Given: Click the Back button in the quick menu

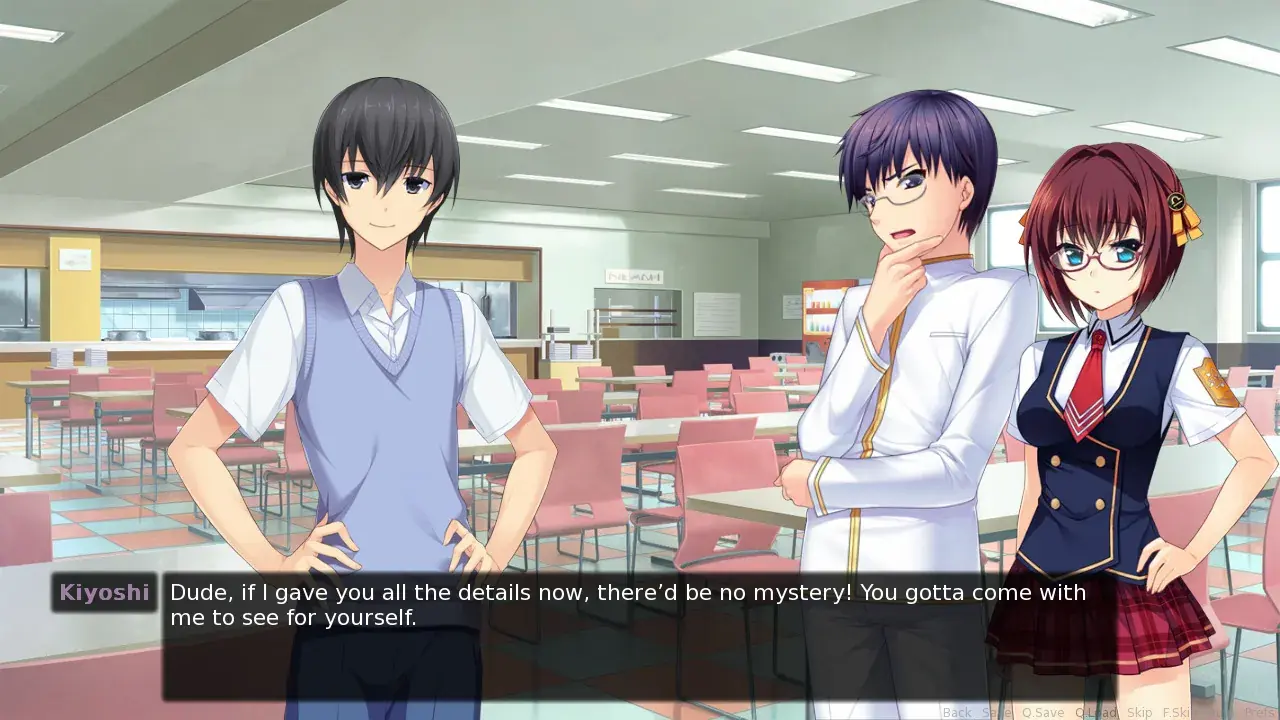Looking at the screenshot, I should (x=957, y=712).
